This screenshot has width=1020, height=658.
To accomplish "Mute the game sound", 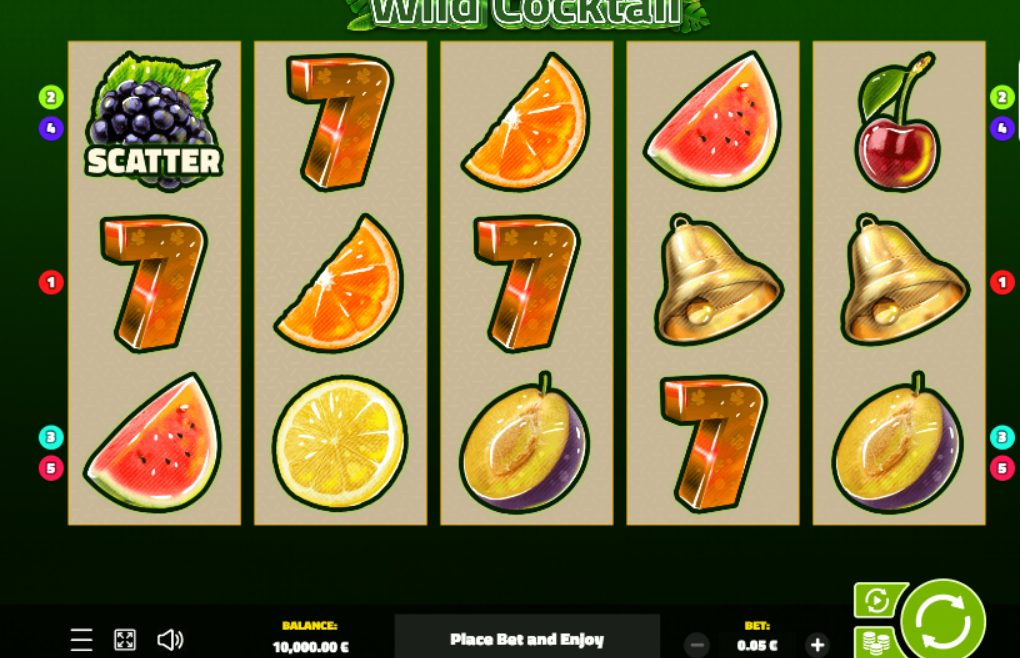I will [170, 640].
